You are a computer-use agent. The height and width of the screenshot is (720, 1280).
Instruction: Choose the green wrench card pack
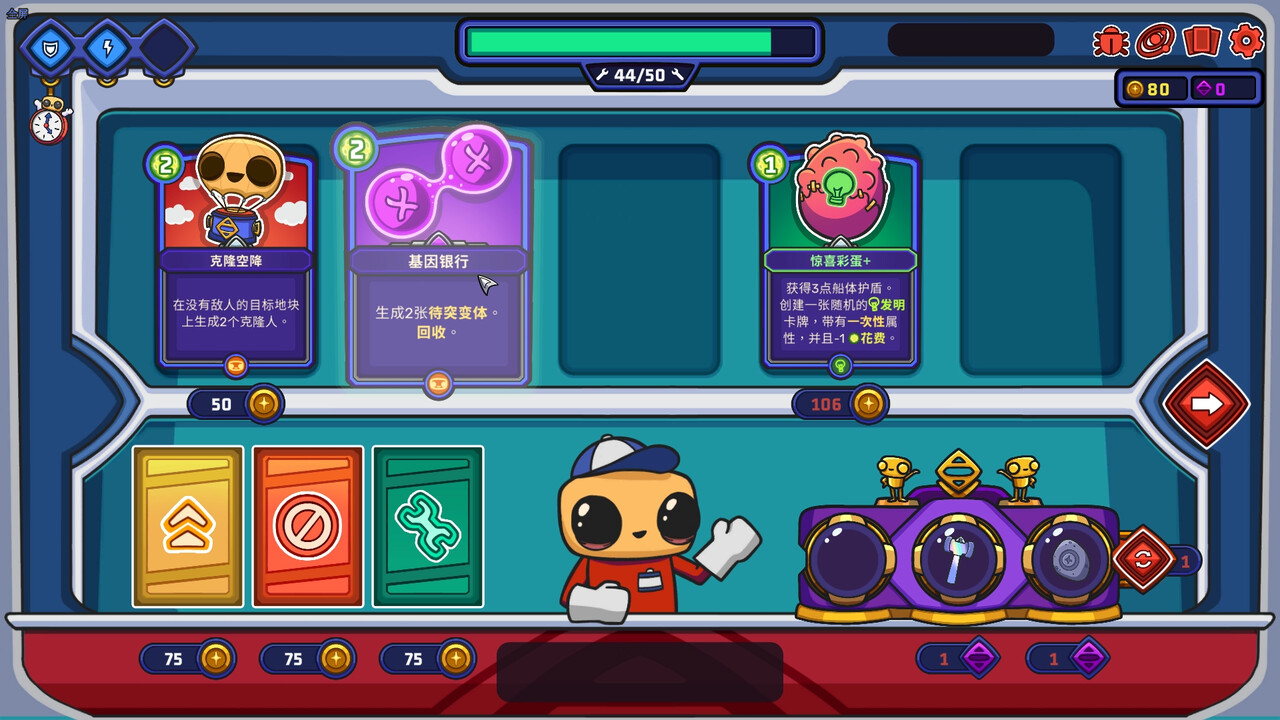[x=427, y=527]
